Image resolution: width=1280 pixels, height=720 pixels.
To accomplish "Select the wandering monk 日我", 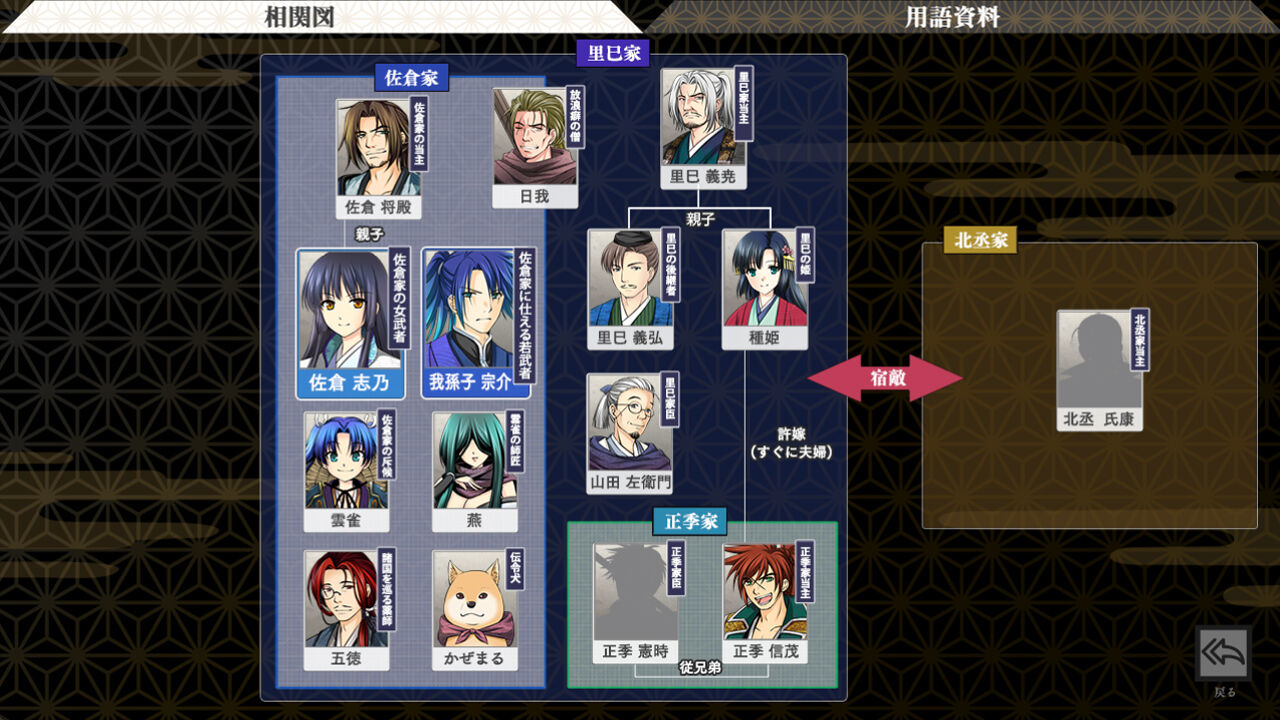I will (x=535, y=140).
